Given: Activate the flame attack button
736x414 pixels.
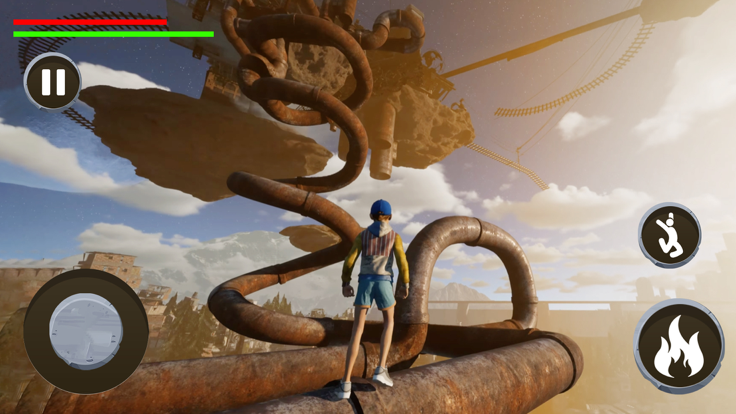Looking at the screenshot, I should tap(679, 346).
